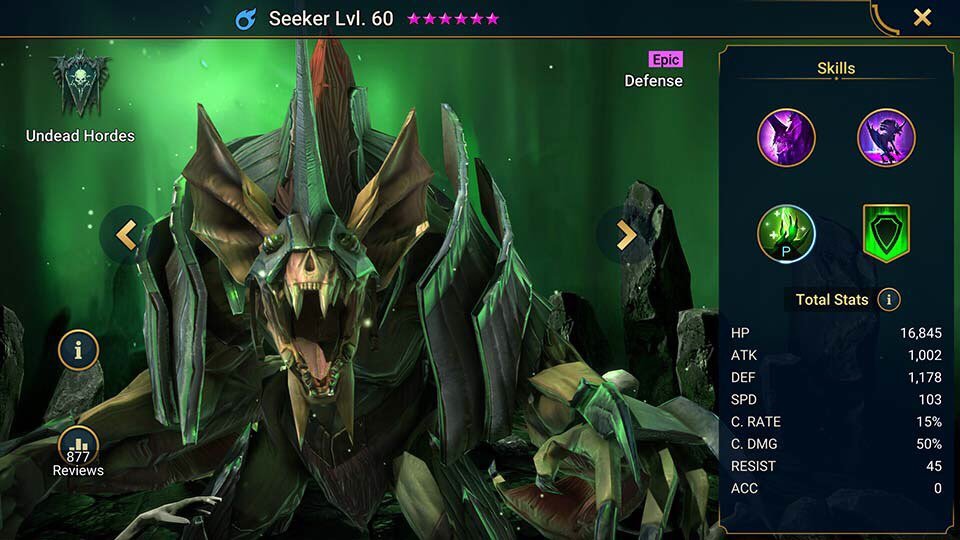View the green passive skill
The height and width of the screenshot is (540, 960).
[x=786, y=233]
